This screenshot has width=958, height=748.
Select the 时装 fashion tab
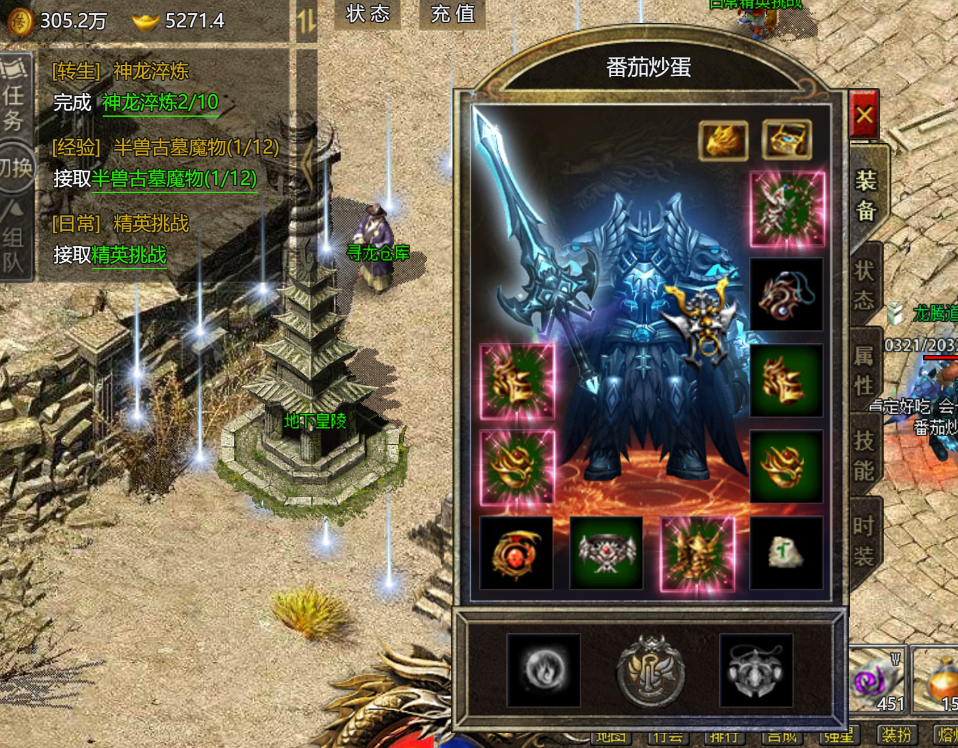coord(865,541)
